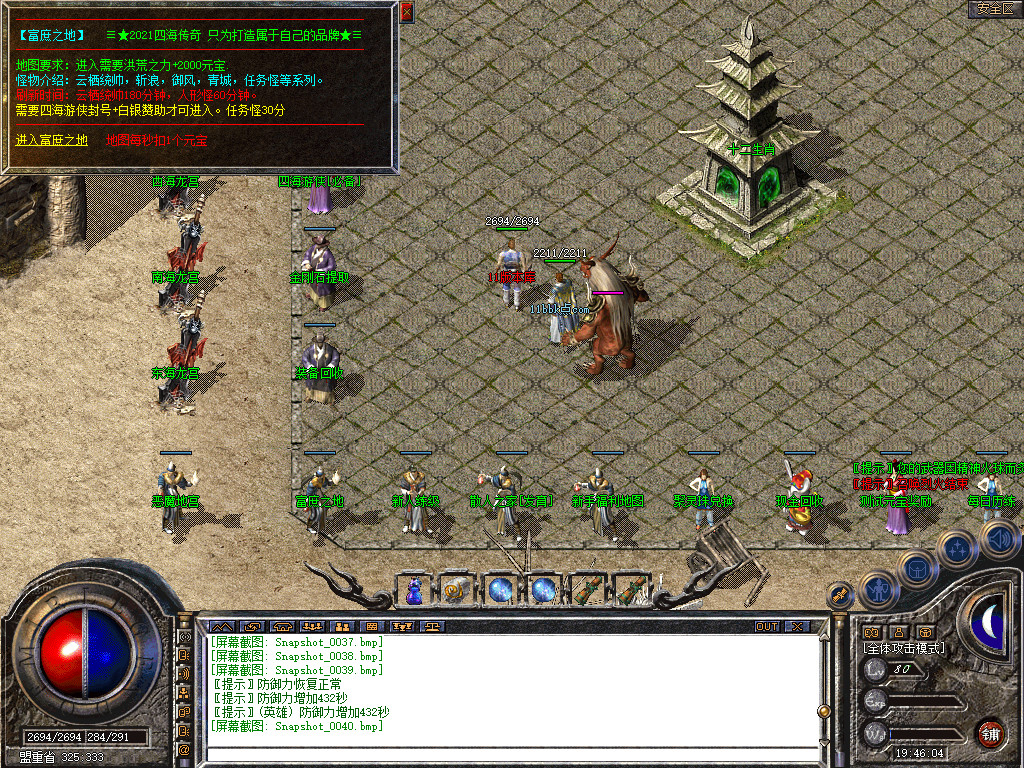
Task: Toggle the speaker sound round button
Action: [1000, 541]
